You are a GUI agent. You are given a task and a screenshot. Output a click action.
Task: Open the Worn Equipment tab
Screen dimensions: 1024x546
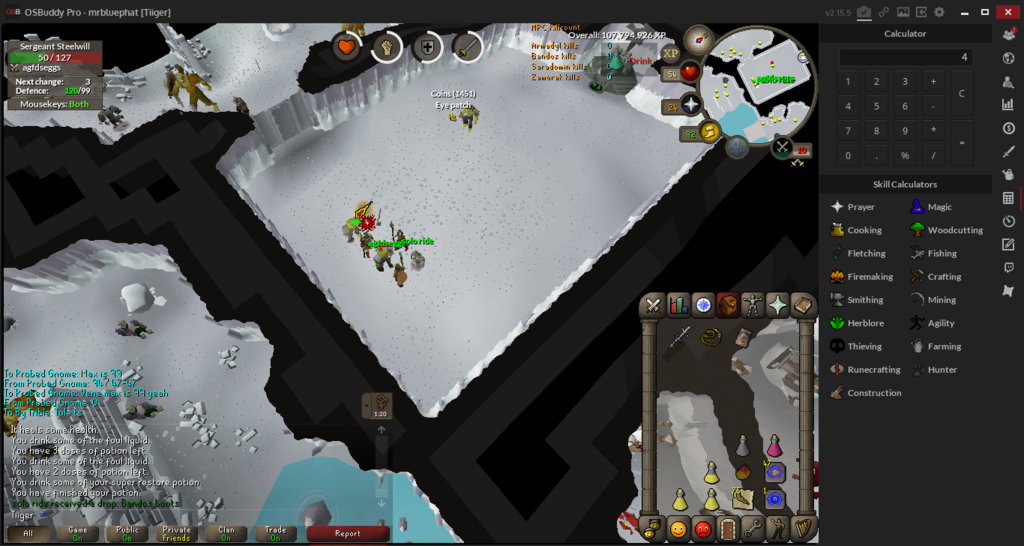[x=752, y=306]
